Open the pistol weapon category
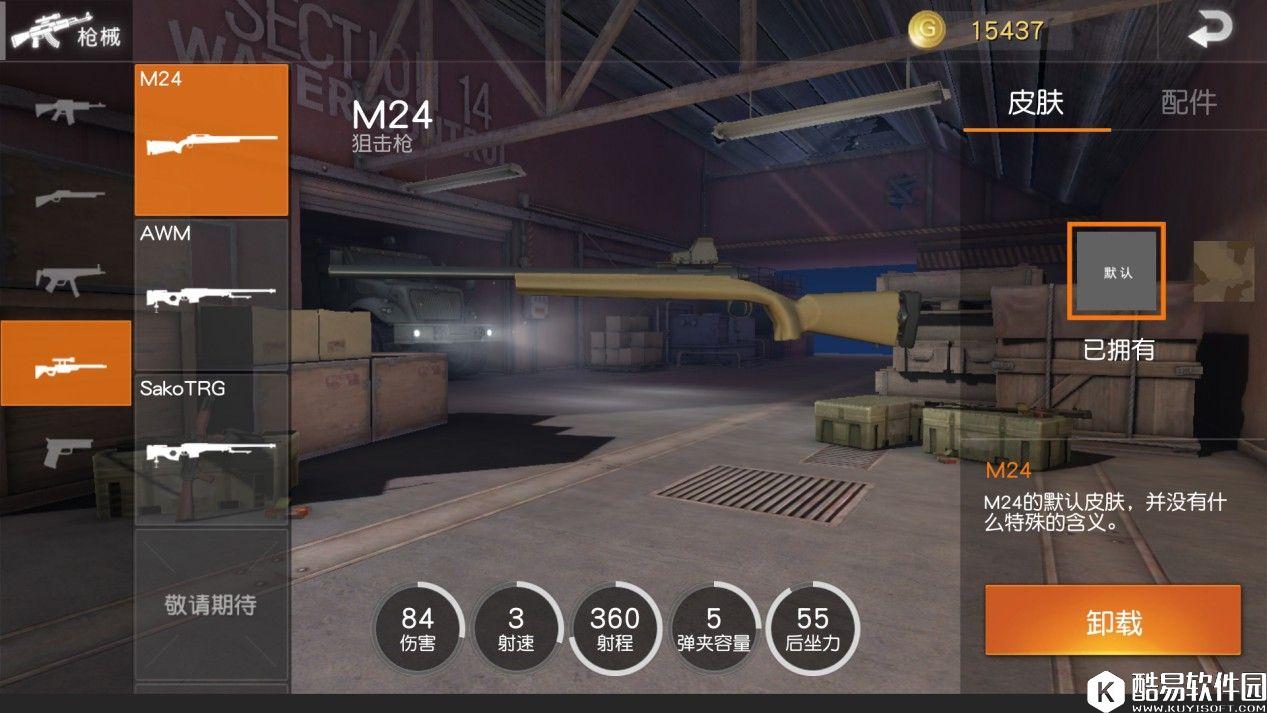1267x713 pixels. pos(68,449)
